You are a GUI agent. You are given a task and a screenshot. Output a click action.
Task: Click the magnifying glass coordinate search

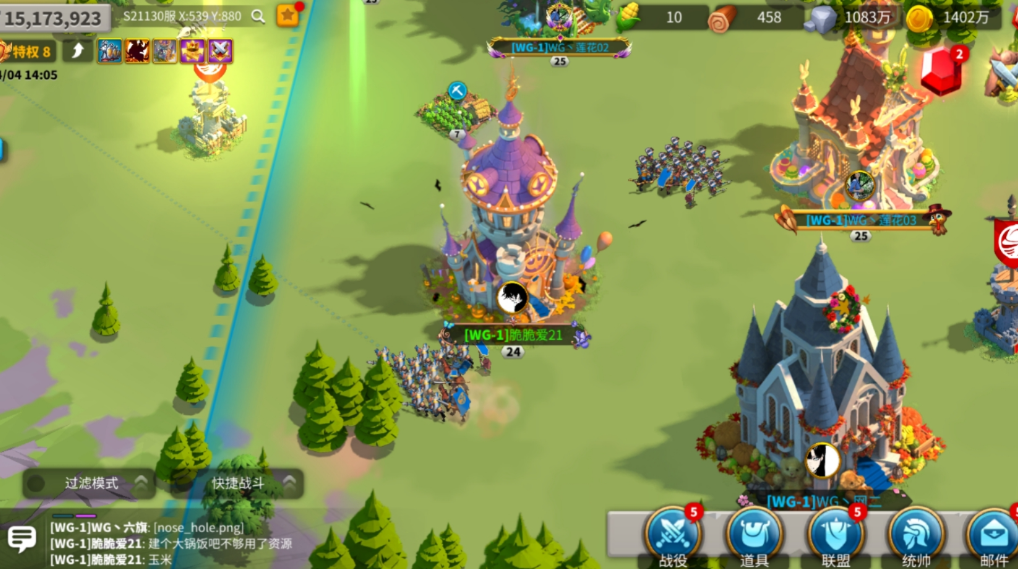pos(258,16)
